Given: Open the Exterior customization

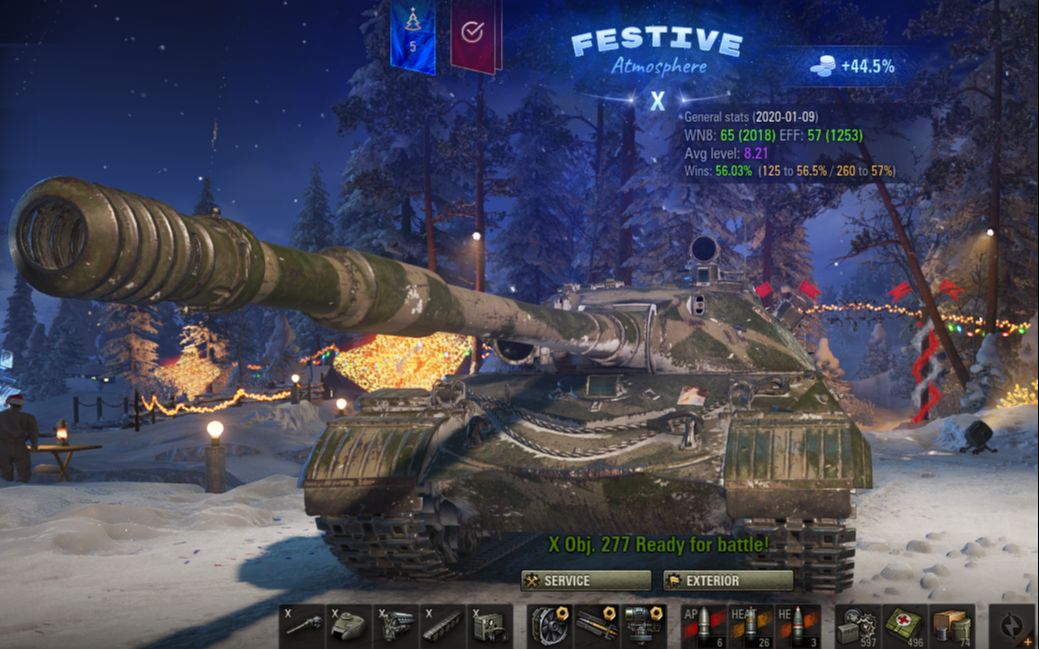Looking at the screenshot, I should [x=728, y=581].
